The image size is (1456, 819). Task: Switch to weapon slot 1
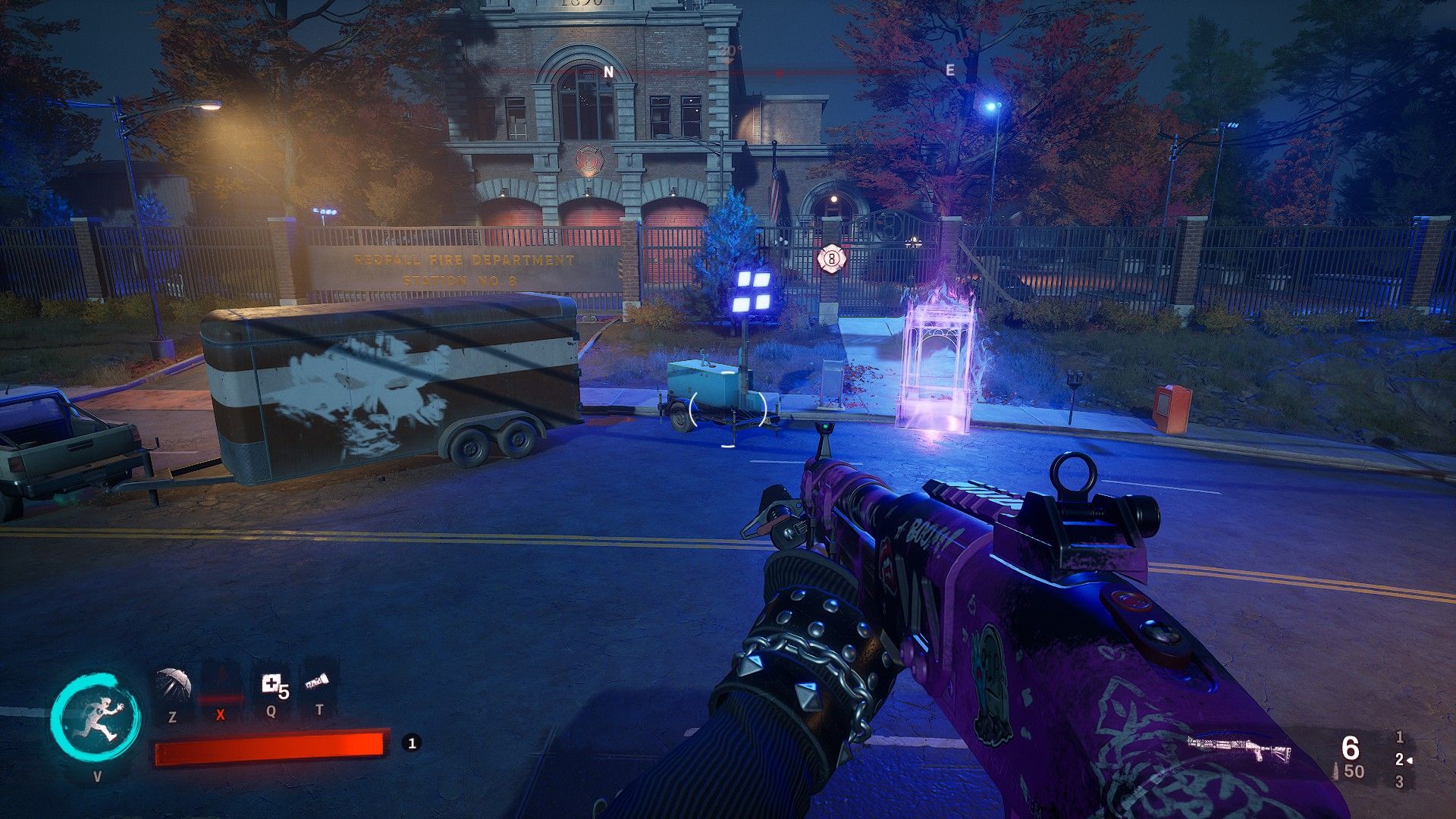point(1399,736)
